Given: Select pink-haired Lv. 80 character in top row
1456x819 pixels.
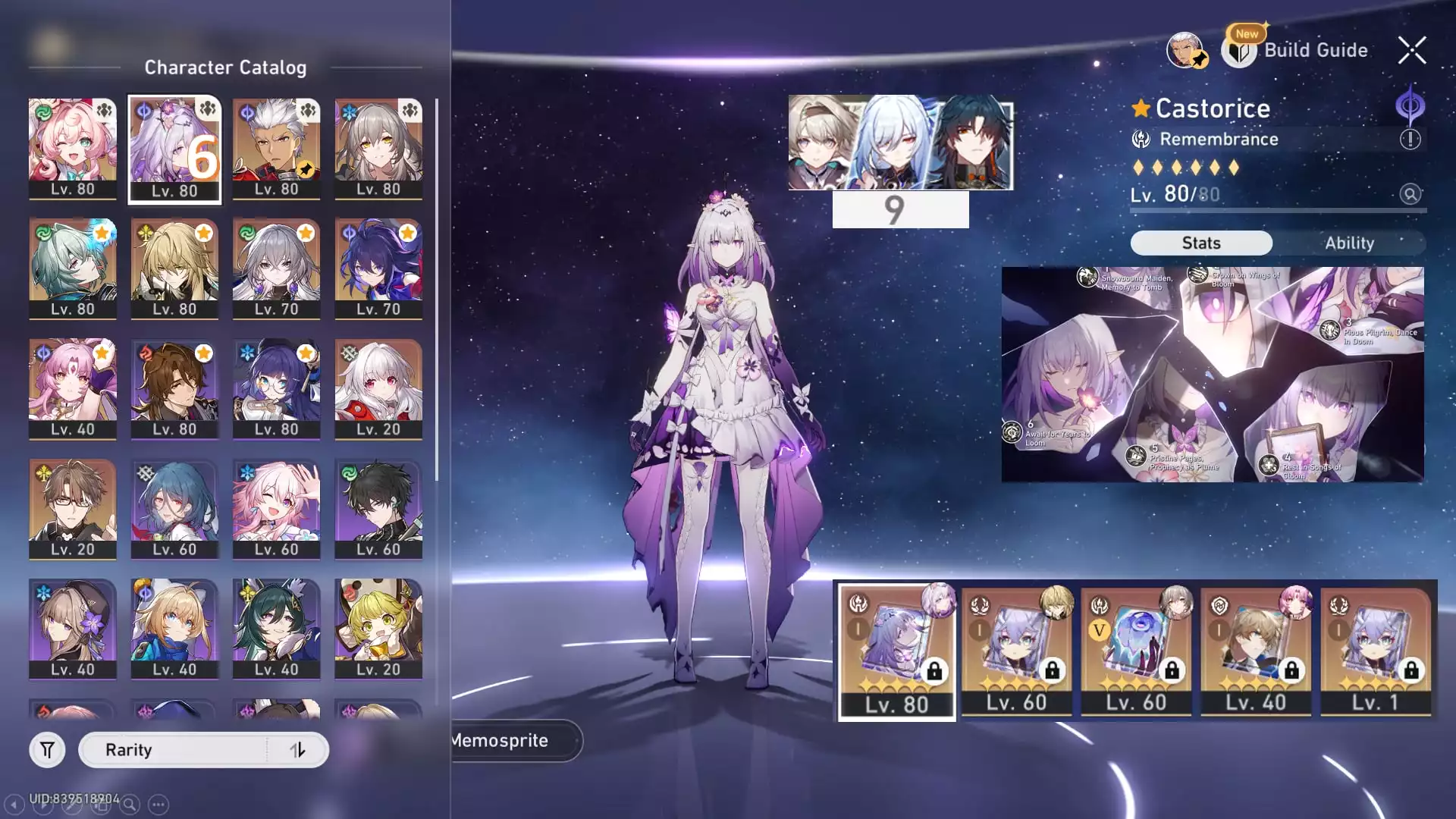Looking at the screenshot, I should (x=73, y=148).
